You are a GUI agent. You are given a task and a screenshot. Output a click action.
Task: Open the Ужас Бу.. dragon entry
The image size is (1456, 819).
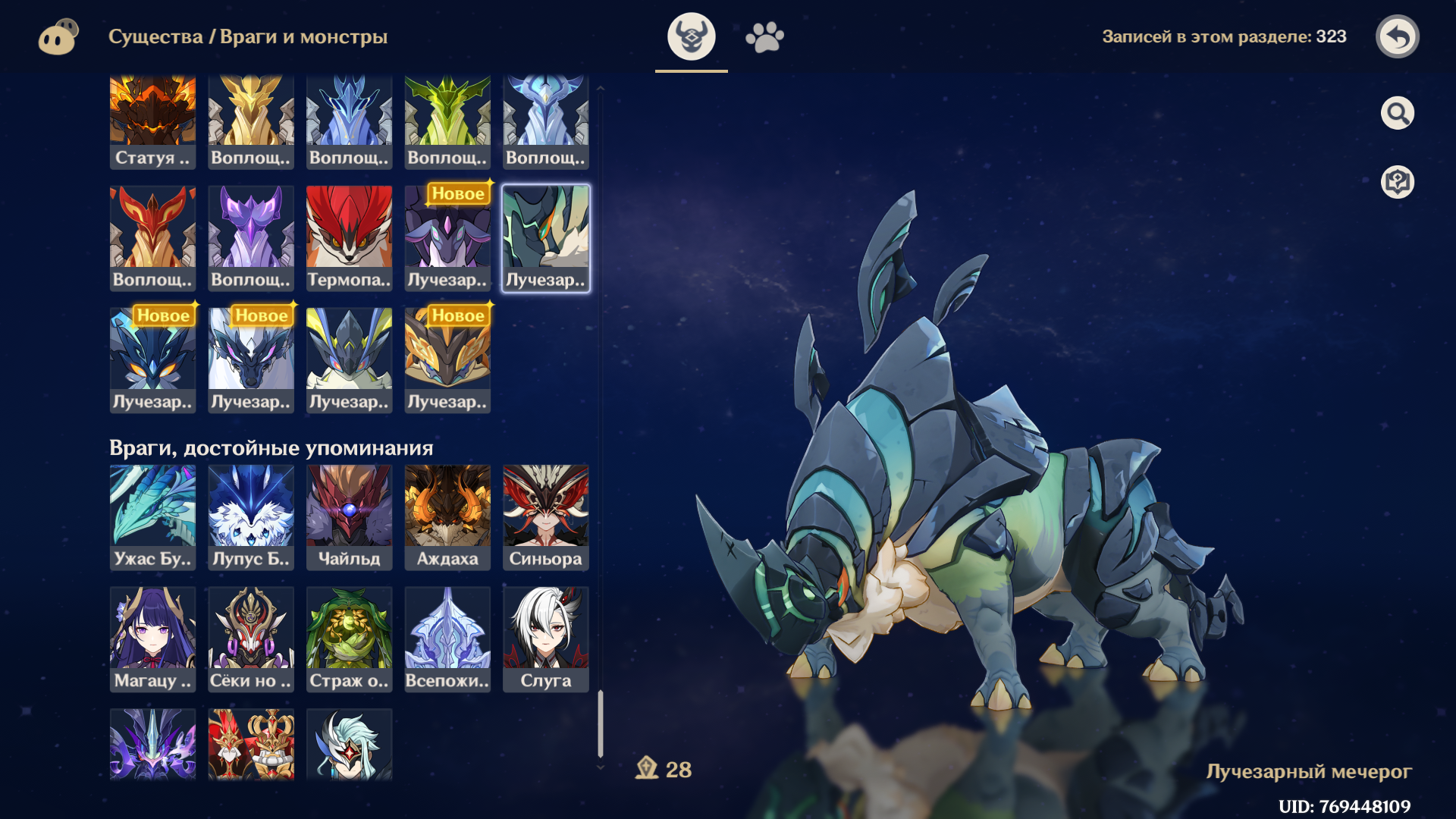pyautogui.click(x=152, y=517)
